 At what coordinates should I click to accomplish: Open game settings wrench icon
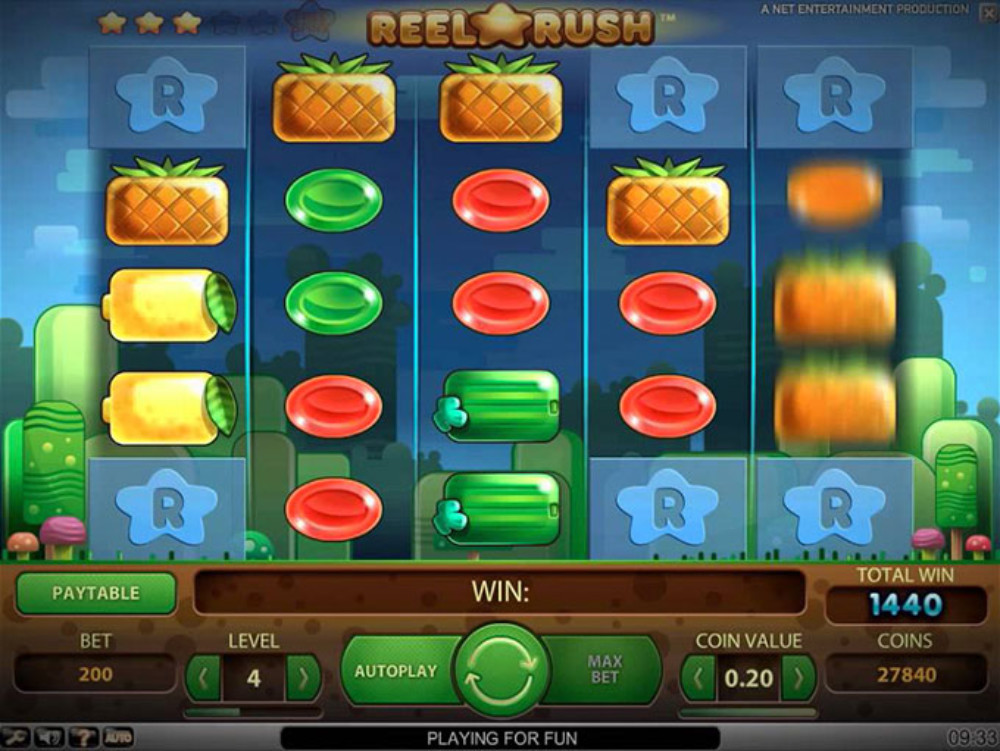tap(15, 738)
